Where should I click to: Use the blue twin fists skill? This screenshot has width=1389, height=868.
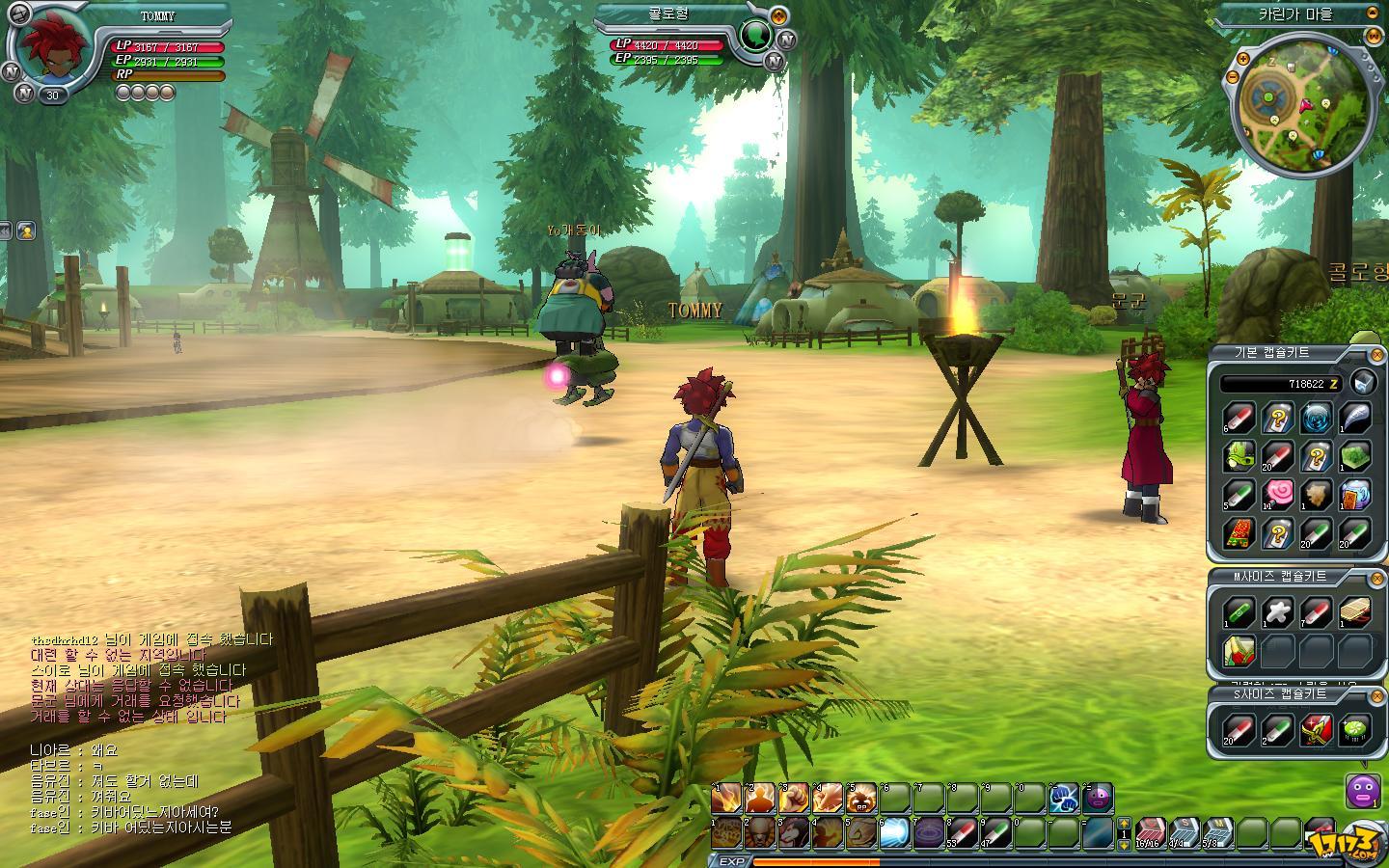(x=1063, y=799)
